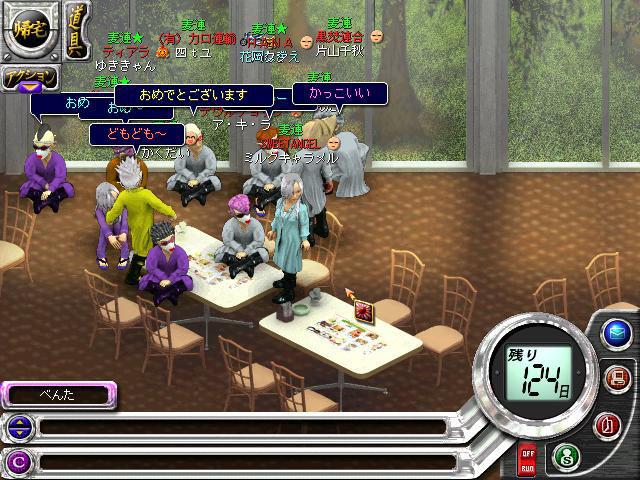This screenshot has width=640, height=480.
Task: Focus the lower chat input bar
Action: point(240,461)
